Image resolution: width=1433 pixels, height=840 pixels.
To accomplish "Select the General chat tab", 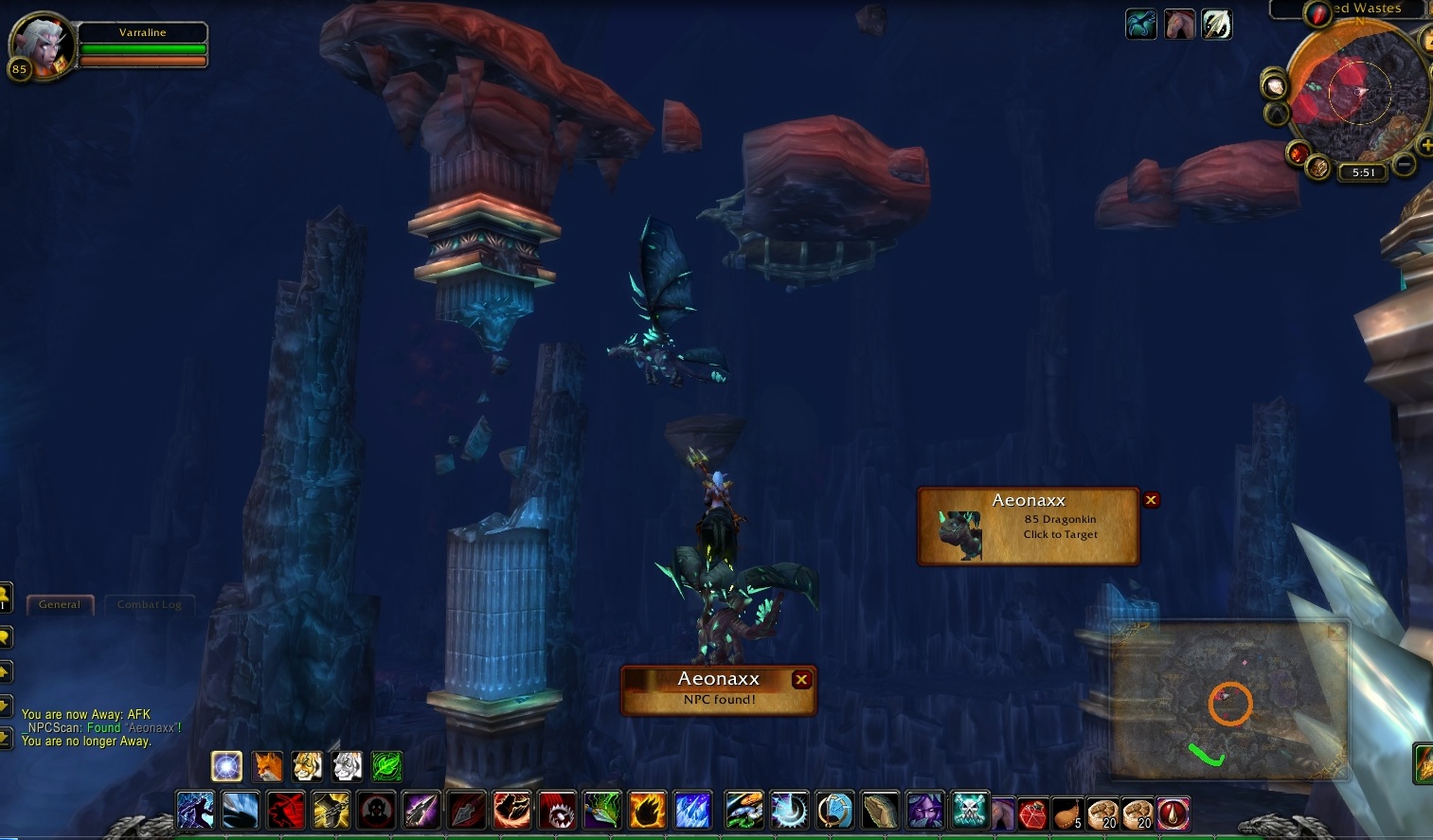I will [60, 604].
